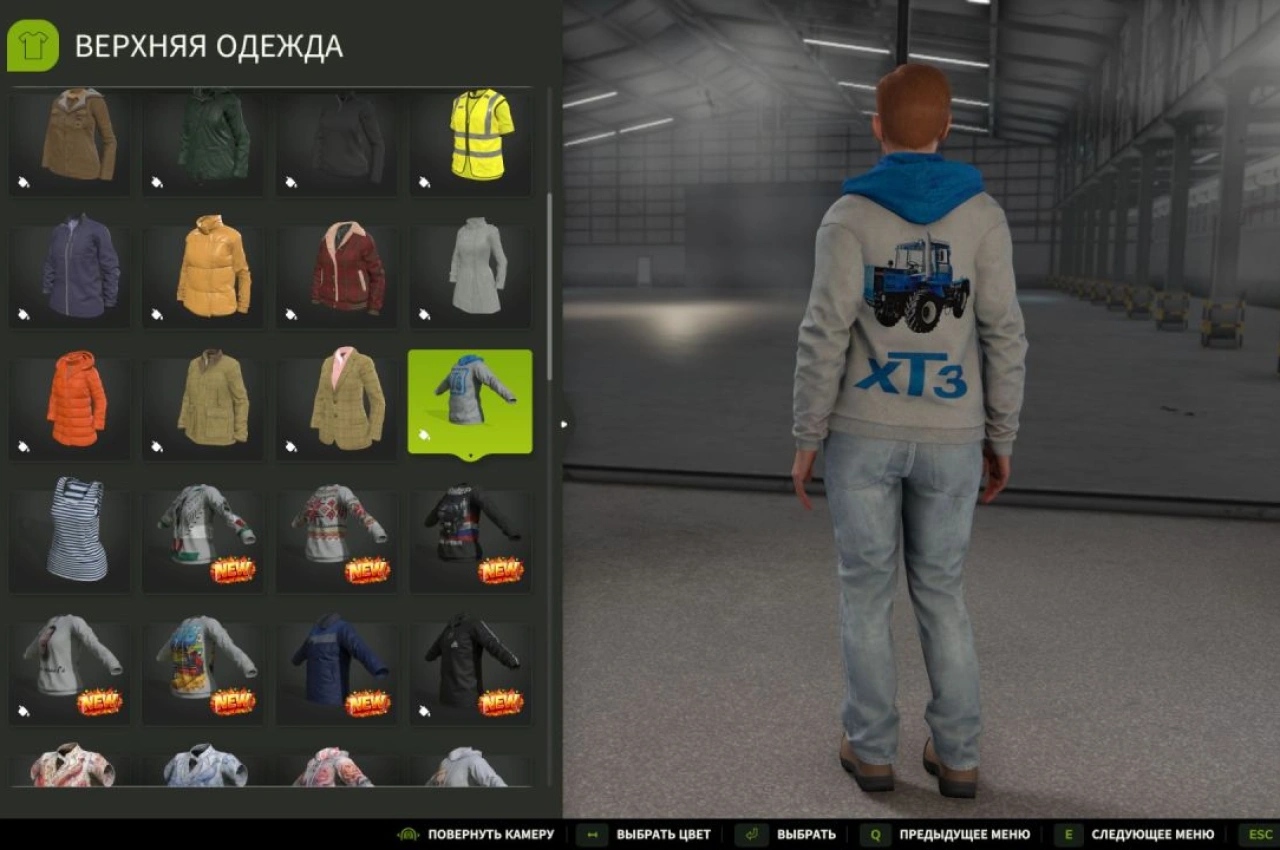Click ВЫБРАТЬ to confirm selection

(x=805, y=834)
